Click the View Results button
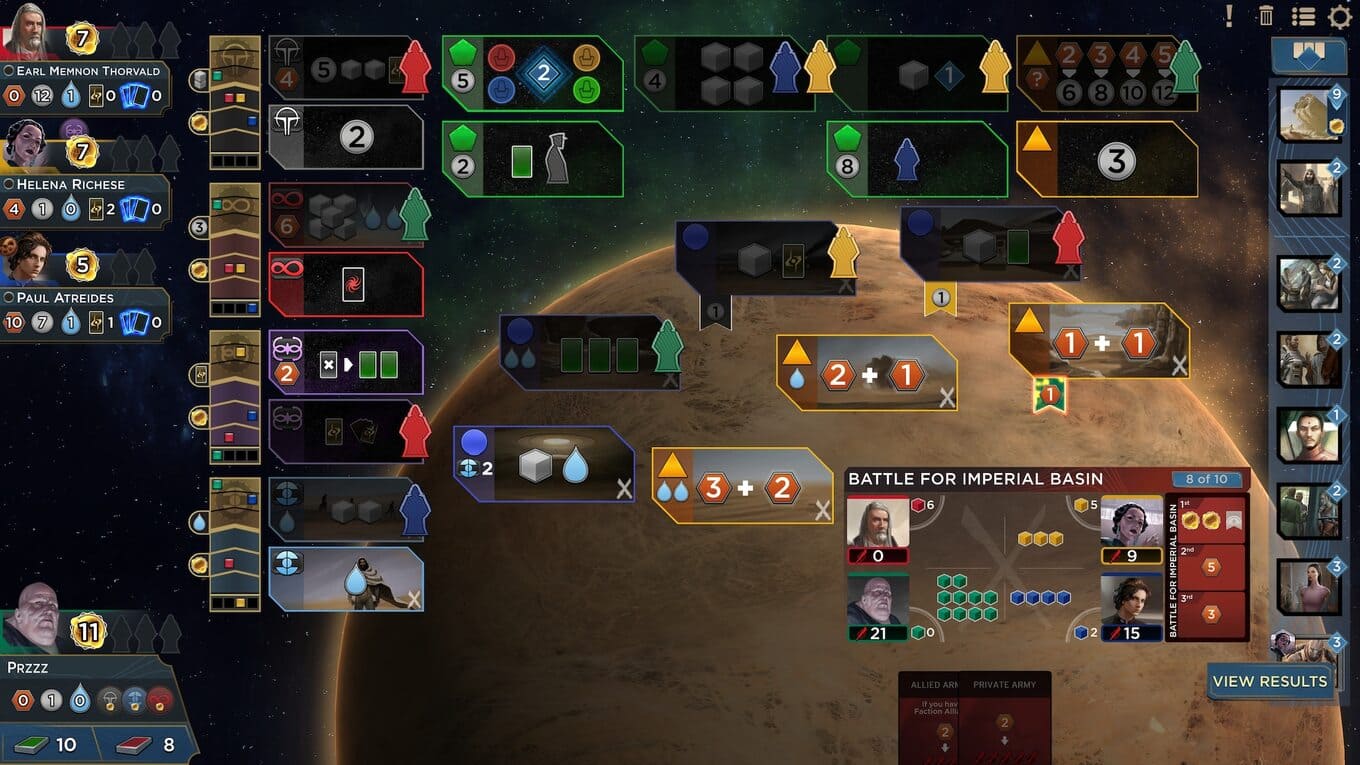Viewport: 1360px width, 765px height. point(1270,681)
